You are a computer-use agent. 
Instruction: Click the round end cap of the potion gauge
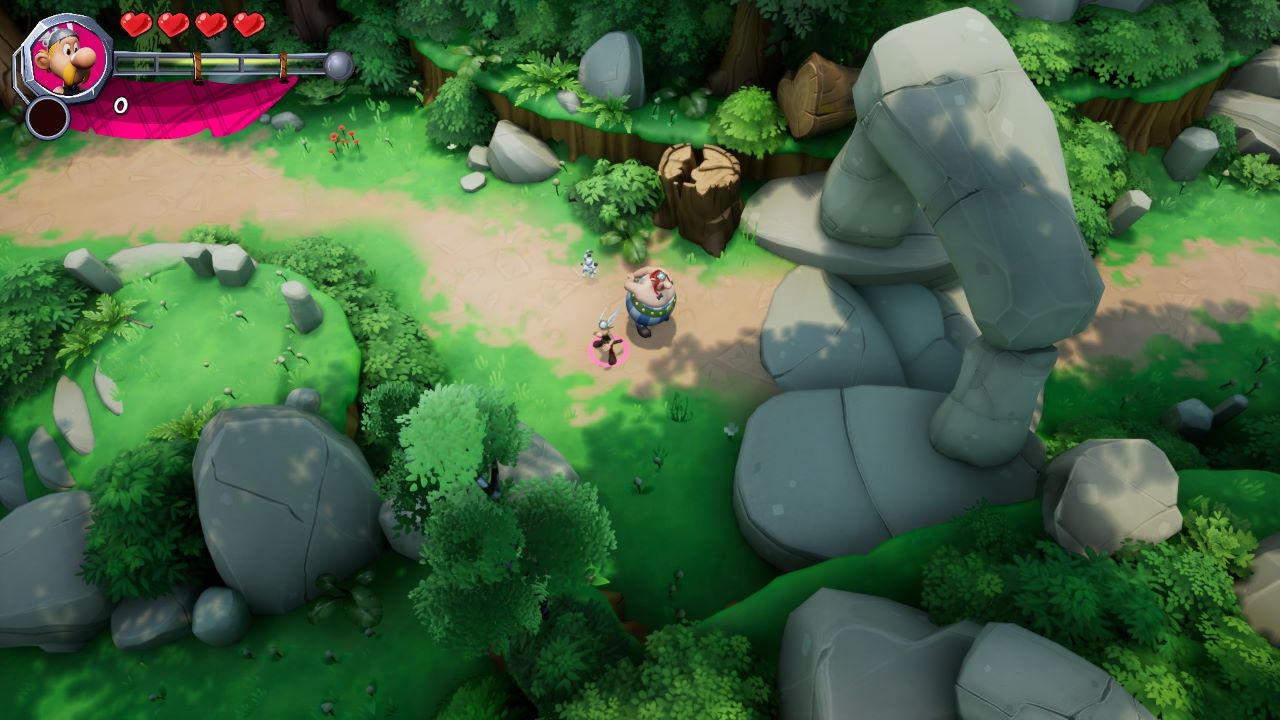click(339, 63)
